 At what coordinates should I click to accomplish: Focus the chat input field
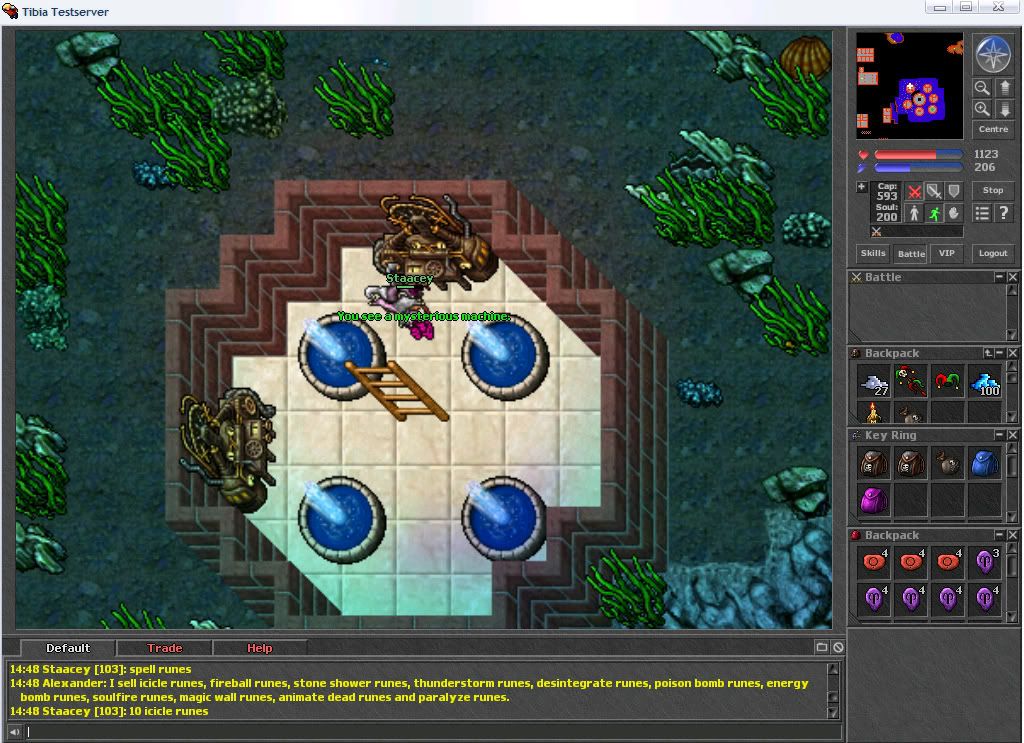click(x=420, y=732)
